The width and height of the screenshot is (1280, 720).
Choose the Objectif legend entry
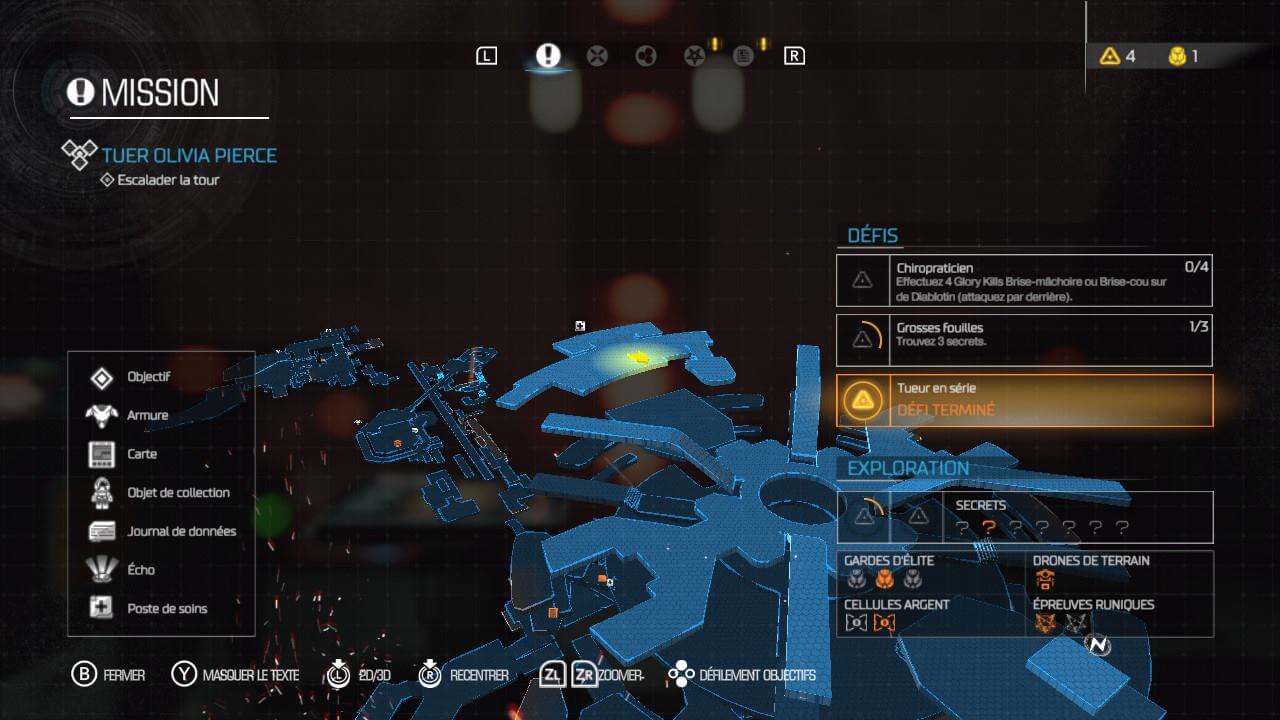(x=148, y=377)
